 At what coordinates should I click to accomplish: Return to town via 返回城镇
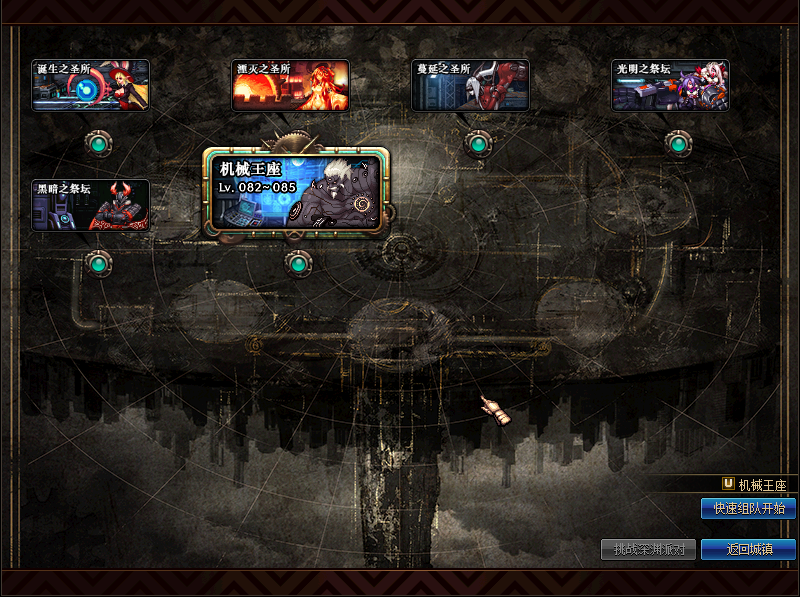tap(748, 549)
